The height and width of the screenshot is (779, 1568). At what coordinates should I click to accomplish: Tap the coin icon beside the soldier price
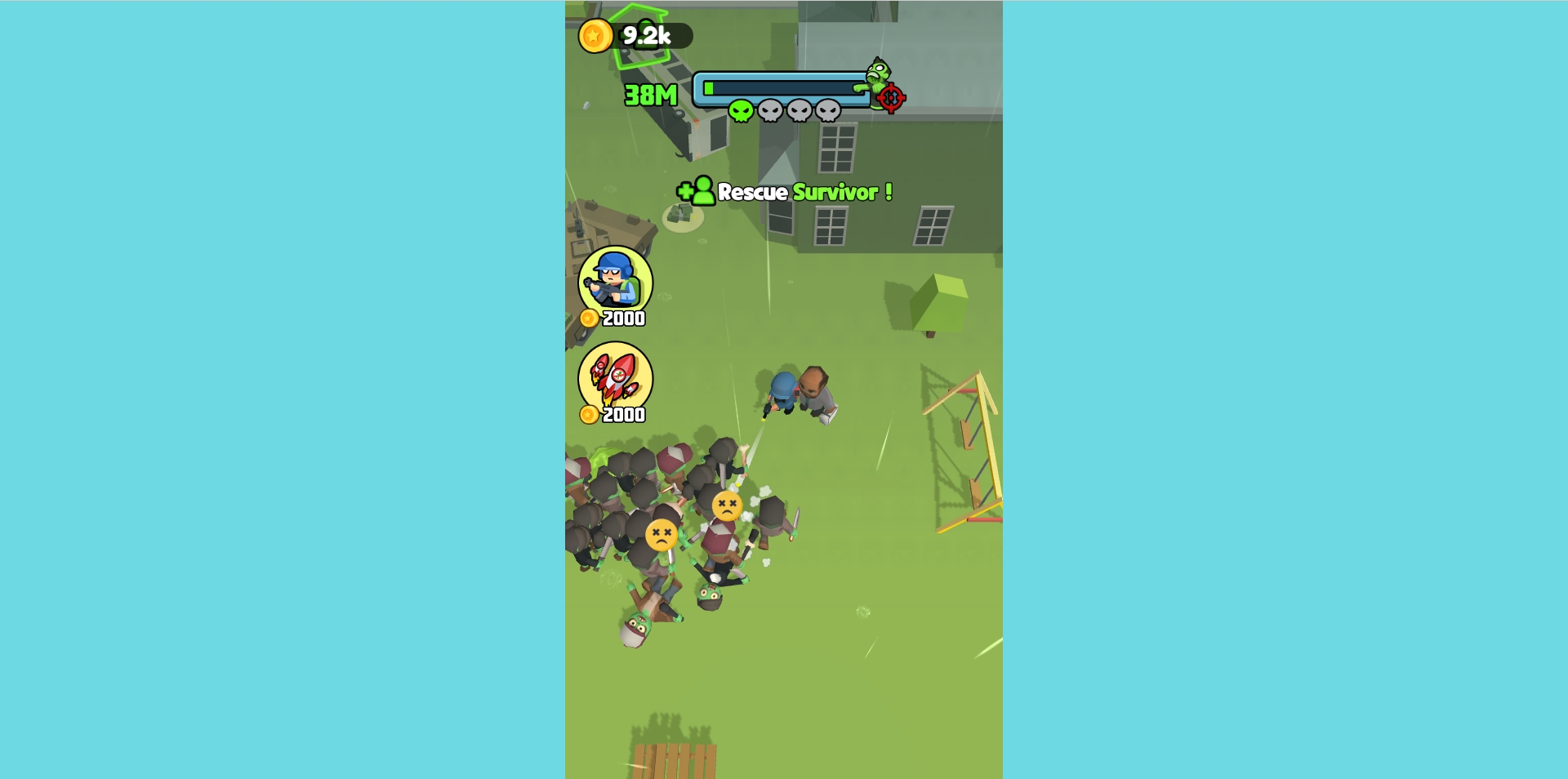tap(590, 319)
